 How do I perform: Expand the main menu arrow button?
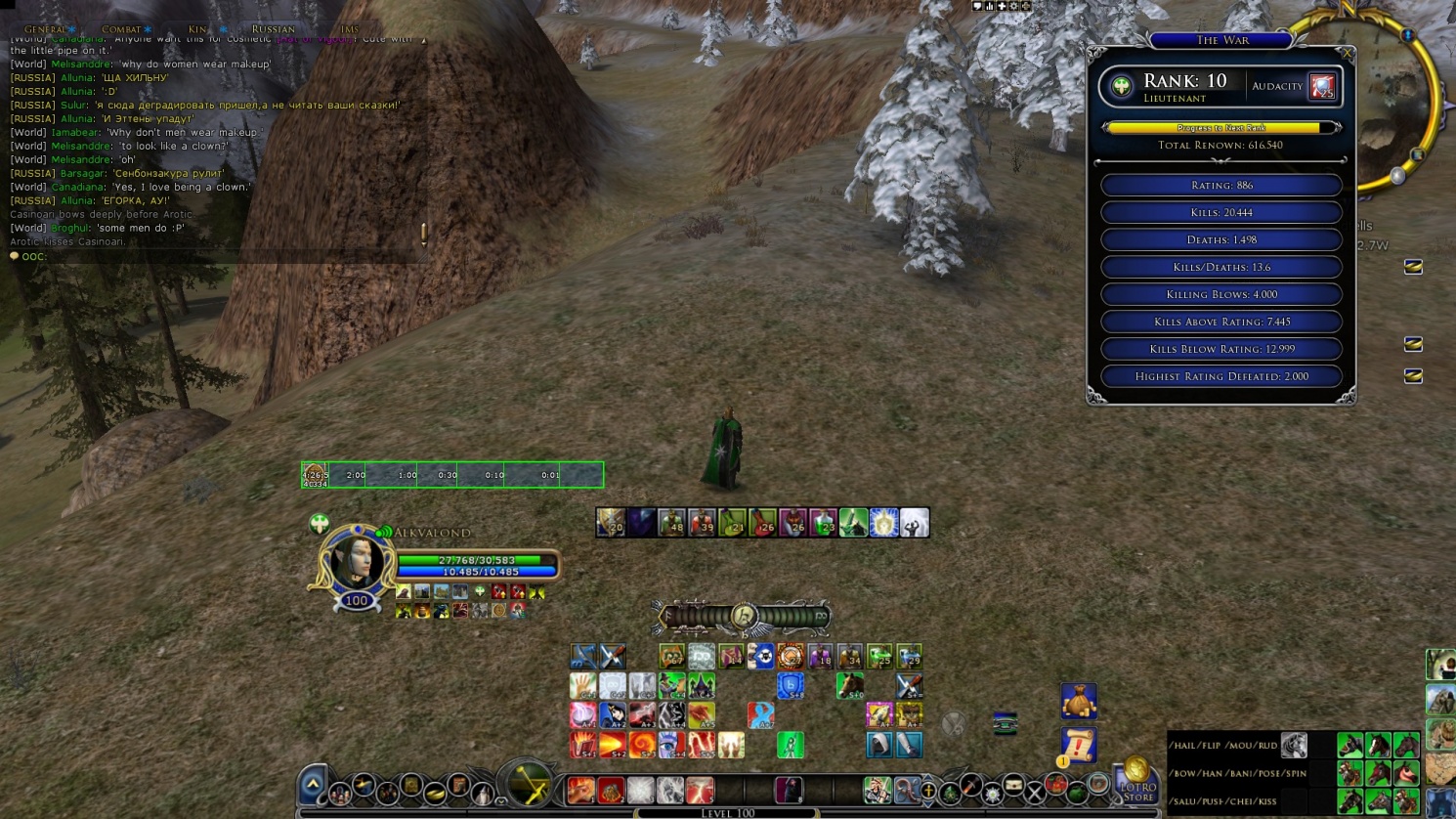pos(313,784)
